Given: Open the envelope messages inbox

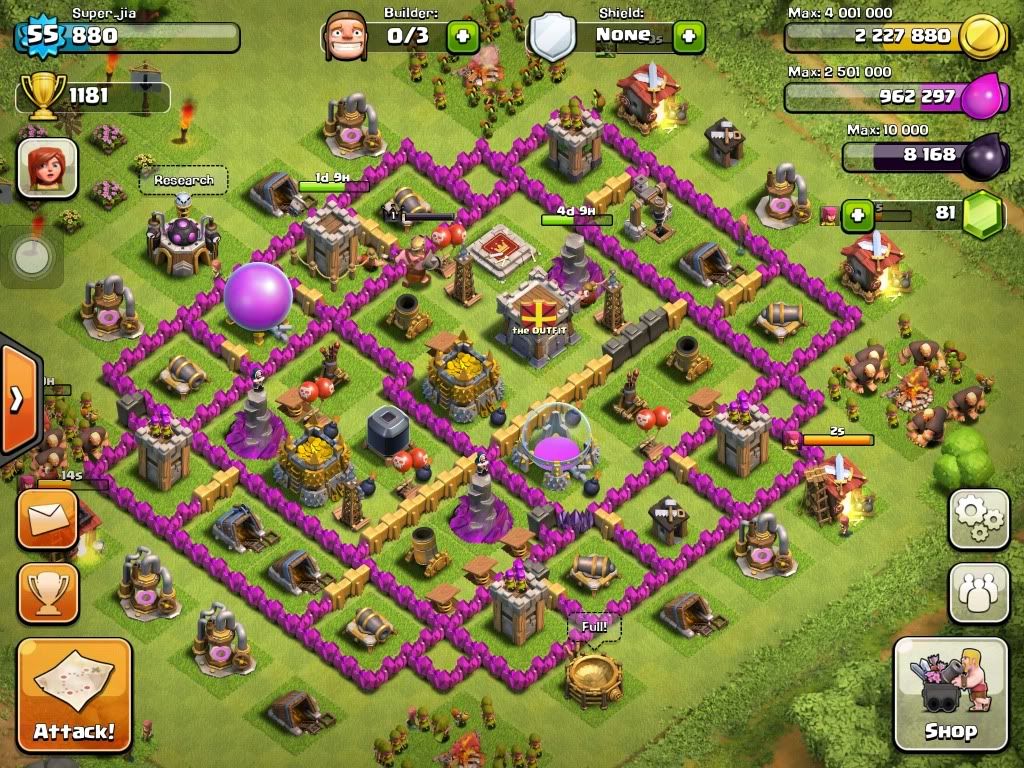Looking at the screenshot, I should click(x=47, y=519).
